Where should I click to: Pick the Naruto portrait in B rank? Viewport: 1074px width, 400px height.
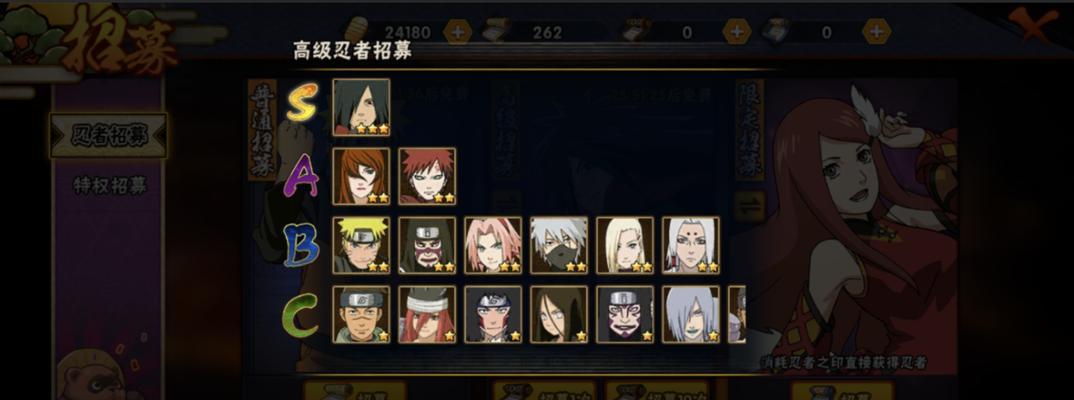[361, 245]
